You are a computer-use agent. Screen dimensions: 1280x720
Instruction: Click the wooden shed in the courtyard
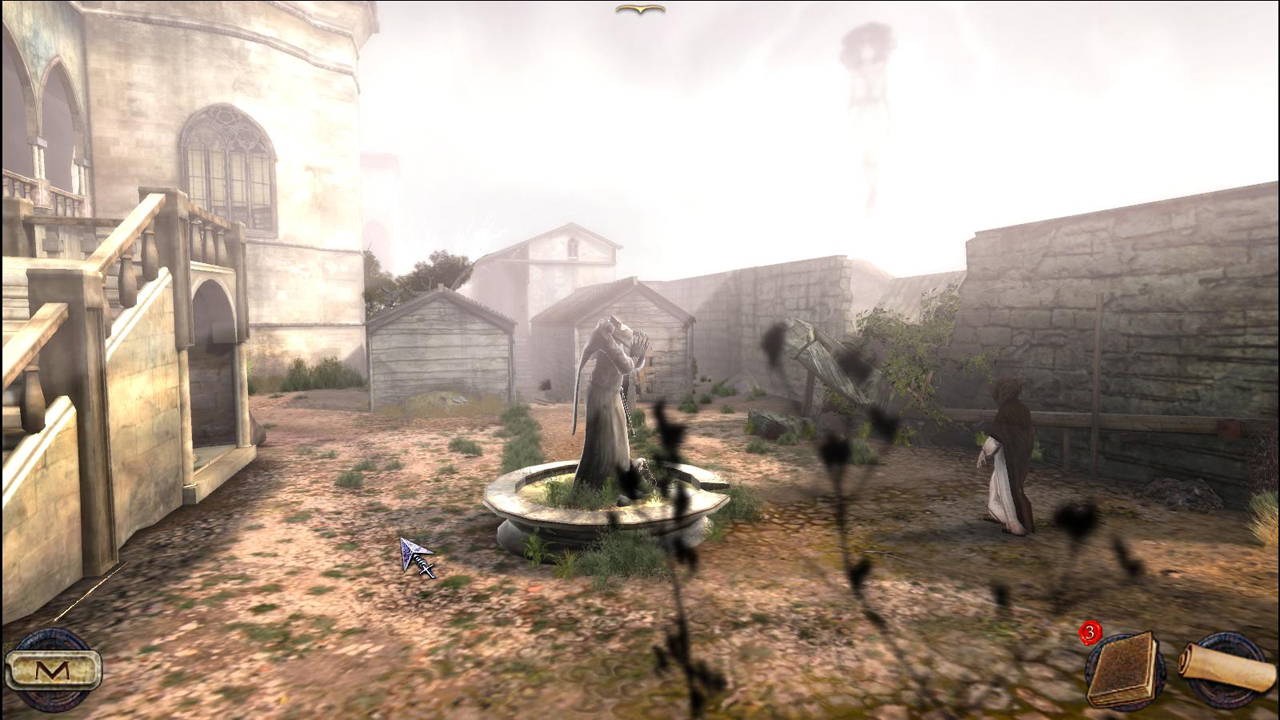tap(440, 350)
